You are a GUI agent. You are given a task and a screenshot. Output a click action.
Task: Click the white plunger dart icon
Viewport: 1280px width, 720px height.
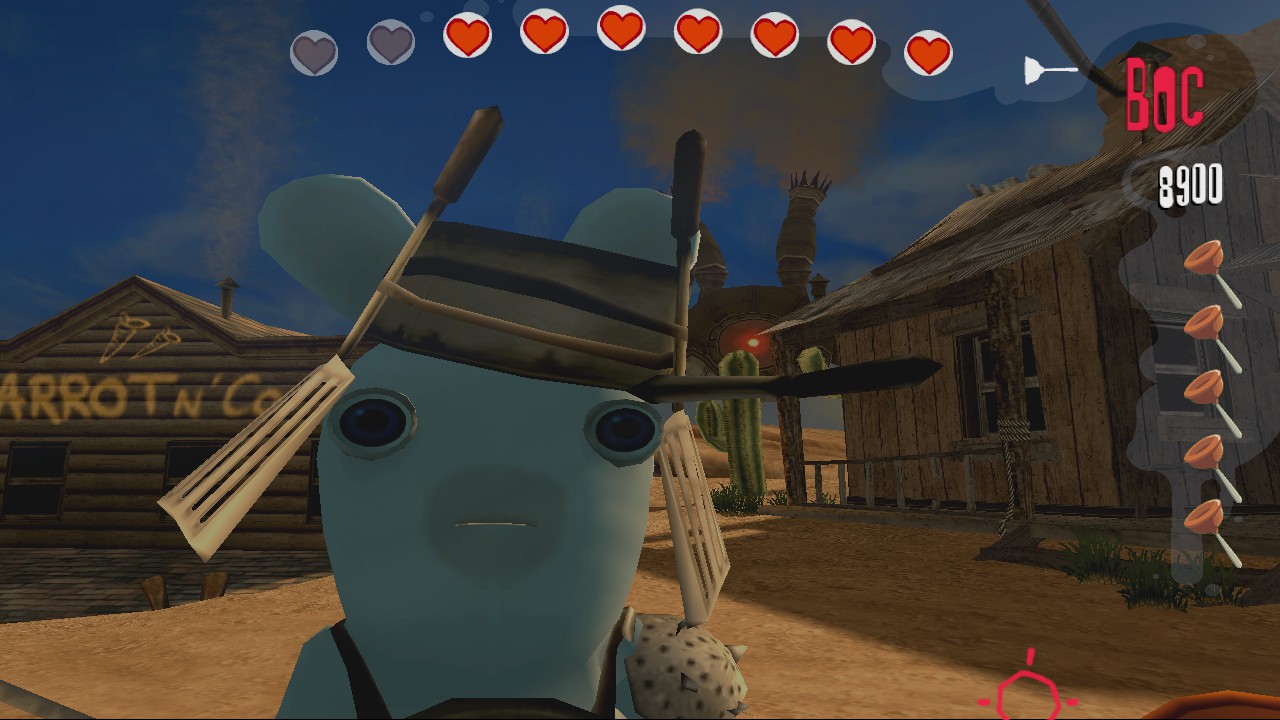tap(1044, 68)
